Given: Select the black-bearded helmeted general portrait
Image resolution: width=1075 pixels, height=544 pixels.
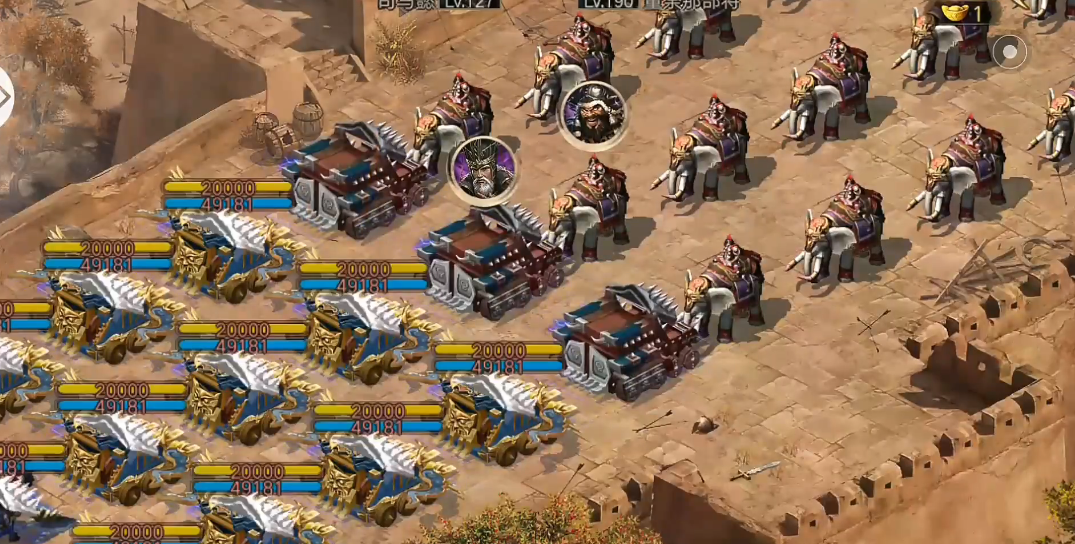Looking at the screenshot, I should point(592,116).
